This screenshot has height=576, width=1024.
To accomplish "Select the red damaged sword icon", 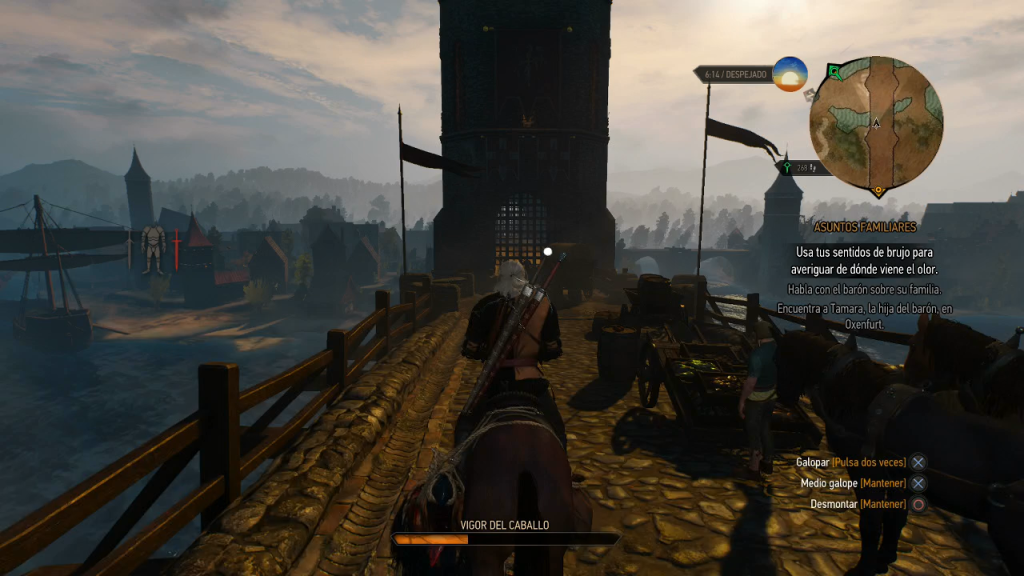I will (x=177, y=249).
